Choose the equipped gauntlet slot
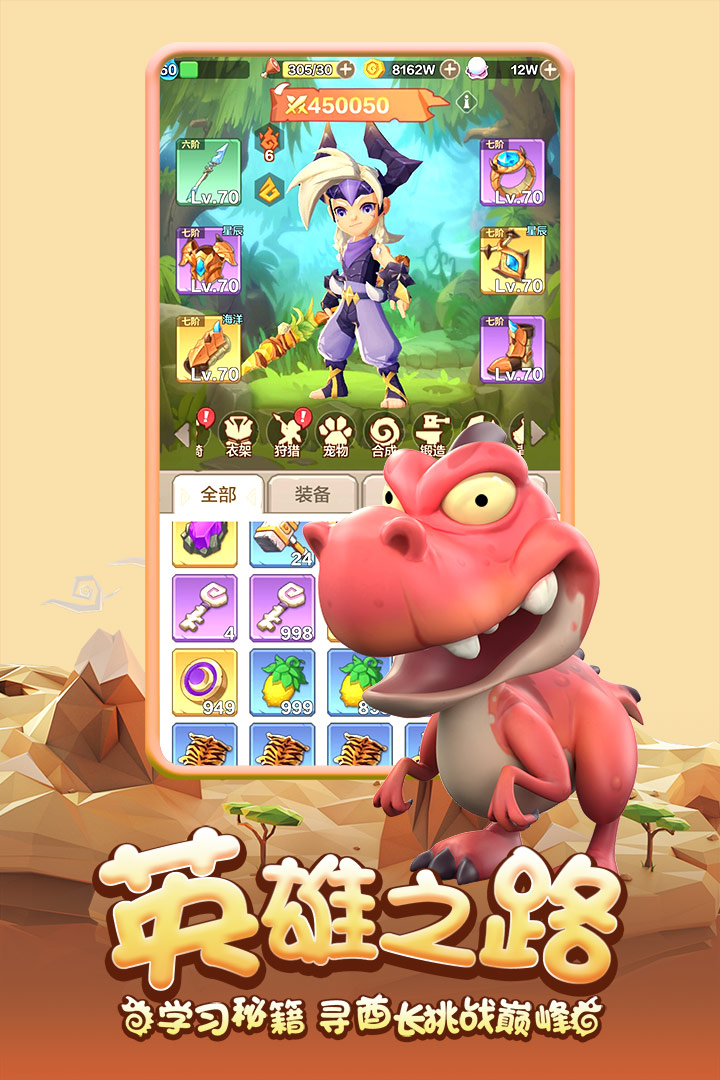Image resolution: width=720 pixels, height=1080 pixels. point(209,349)
